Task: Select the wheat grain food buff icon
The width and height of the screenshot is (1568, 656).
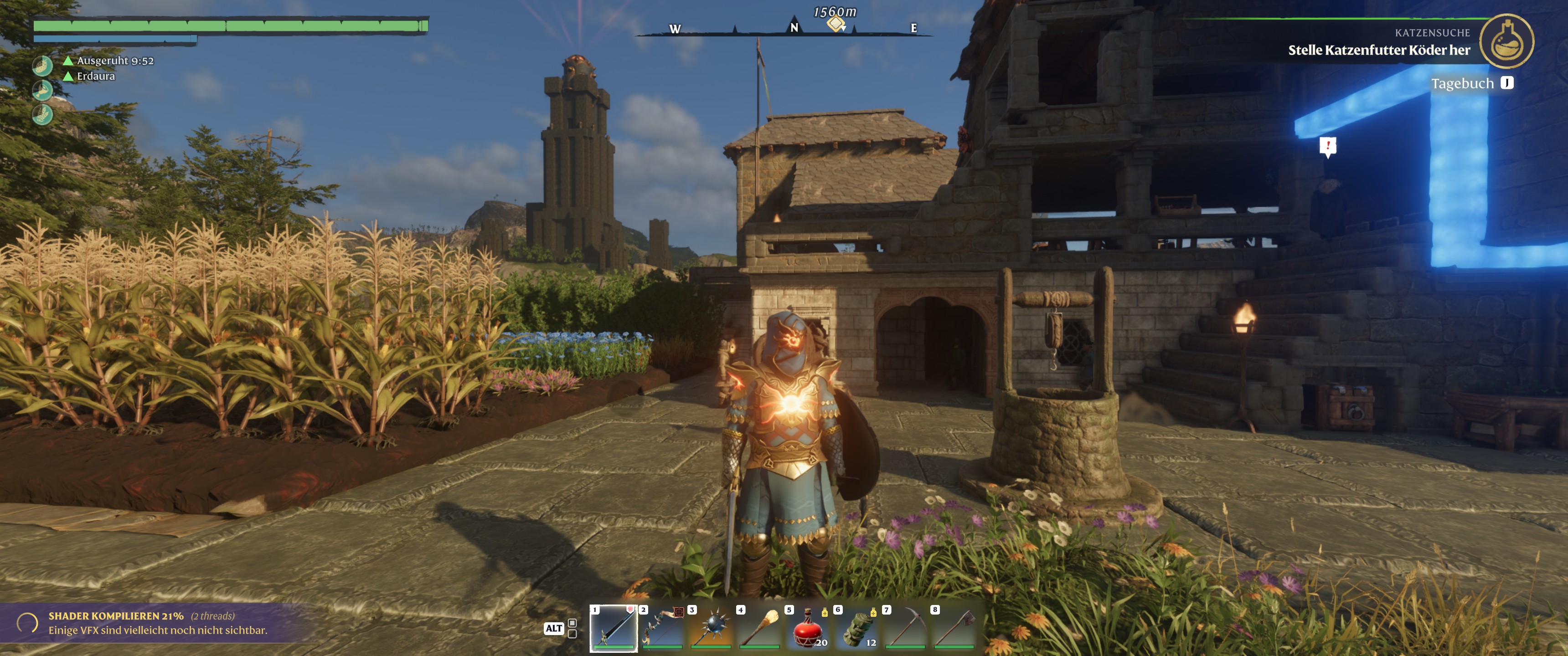Action: pyautogui.click(x=42, y=114)
